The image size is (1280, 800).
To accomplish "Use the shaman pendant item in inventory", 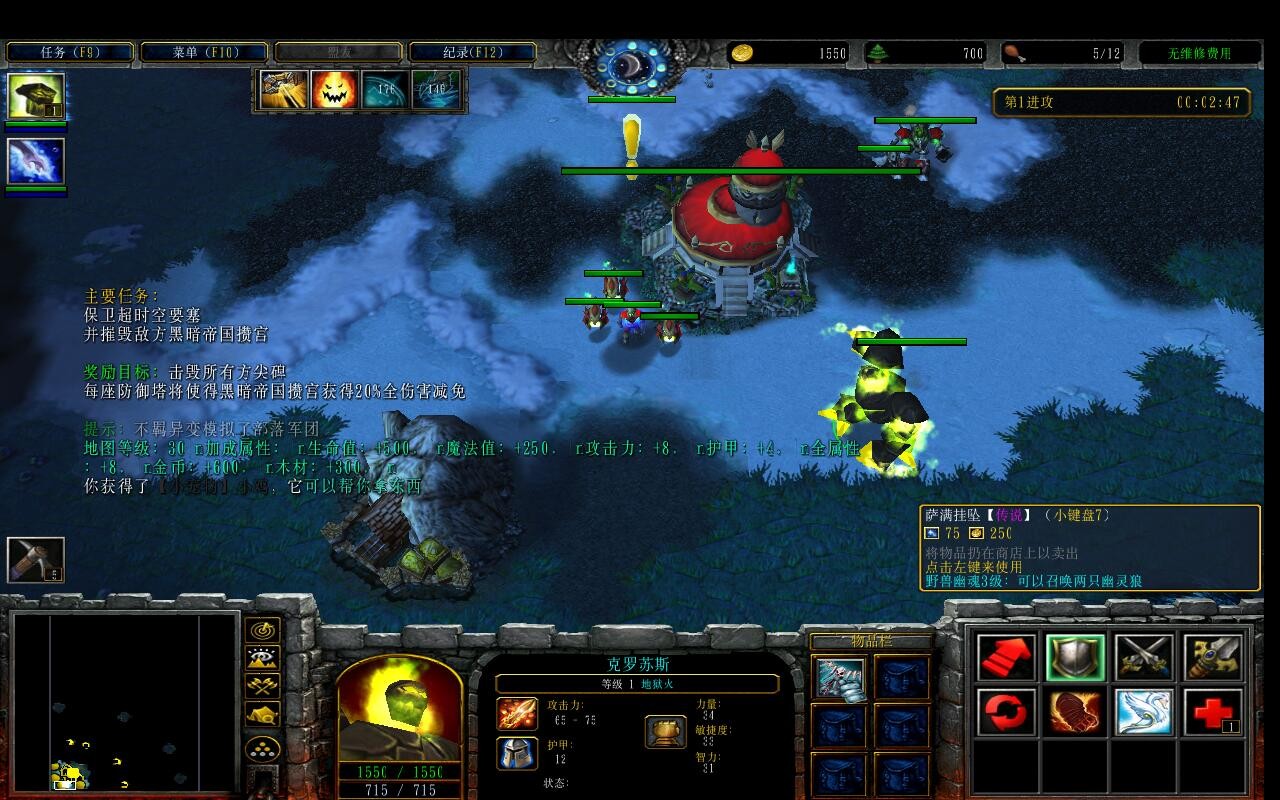I will pos(839,679).
